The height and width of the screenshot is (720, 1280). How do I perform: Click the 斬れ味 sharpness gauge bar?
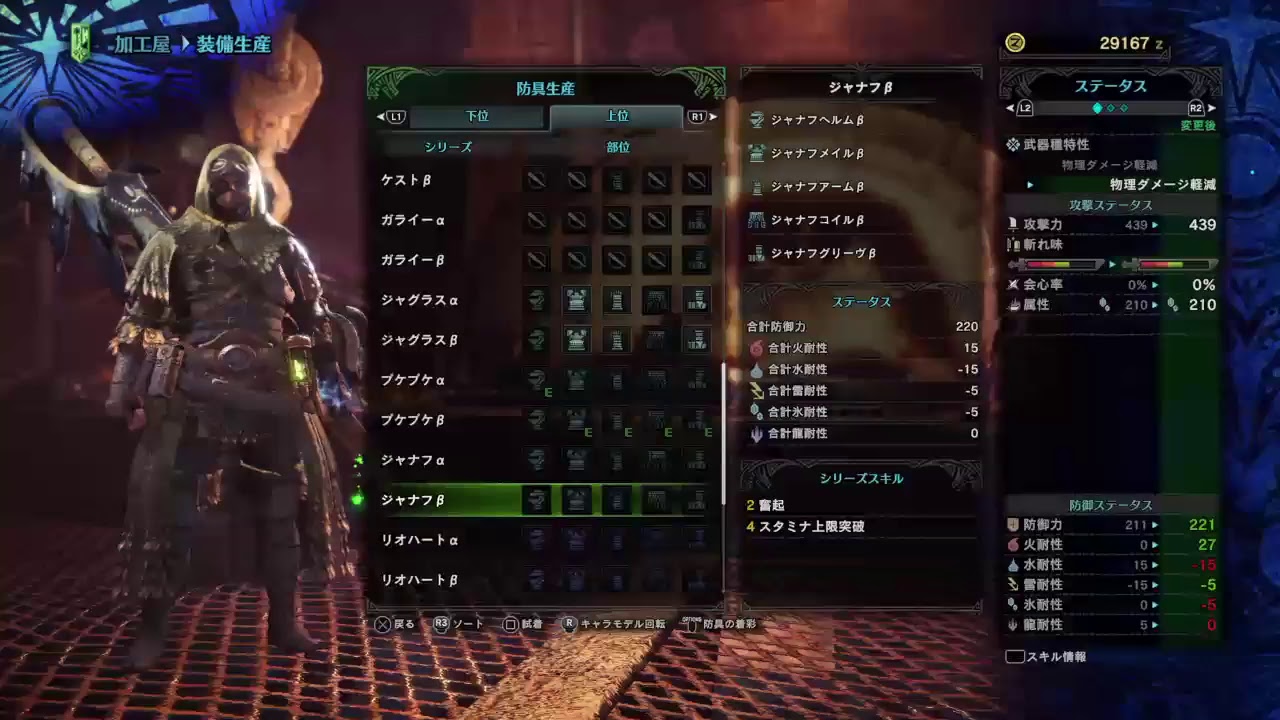click(1060, 265)
